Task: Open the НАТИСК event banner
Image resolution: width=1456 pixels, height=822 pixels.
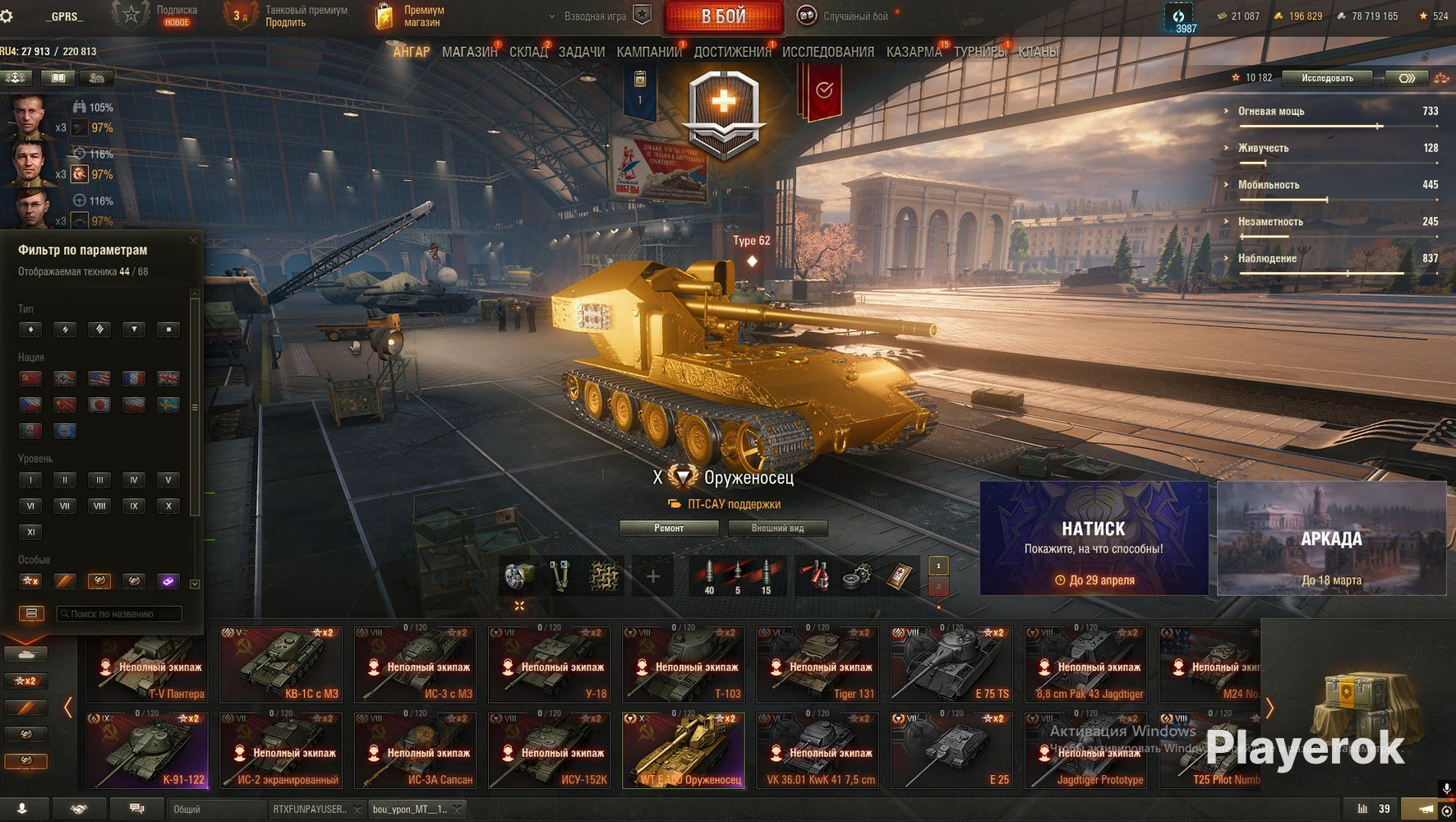Action: tap(1094, 538)
